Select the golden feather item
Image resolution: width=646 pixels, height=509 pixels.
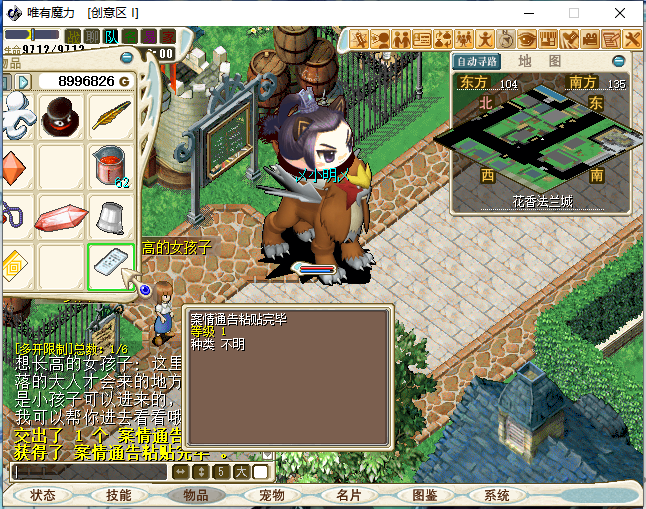point(110,118)
